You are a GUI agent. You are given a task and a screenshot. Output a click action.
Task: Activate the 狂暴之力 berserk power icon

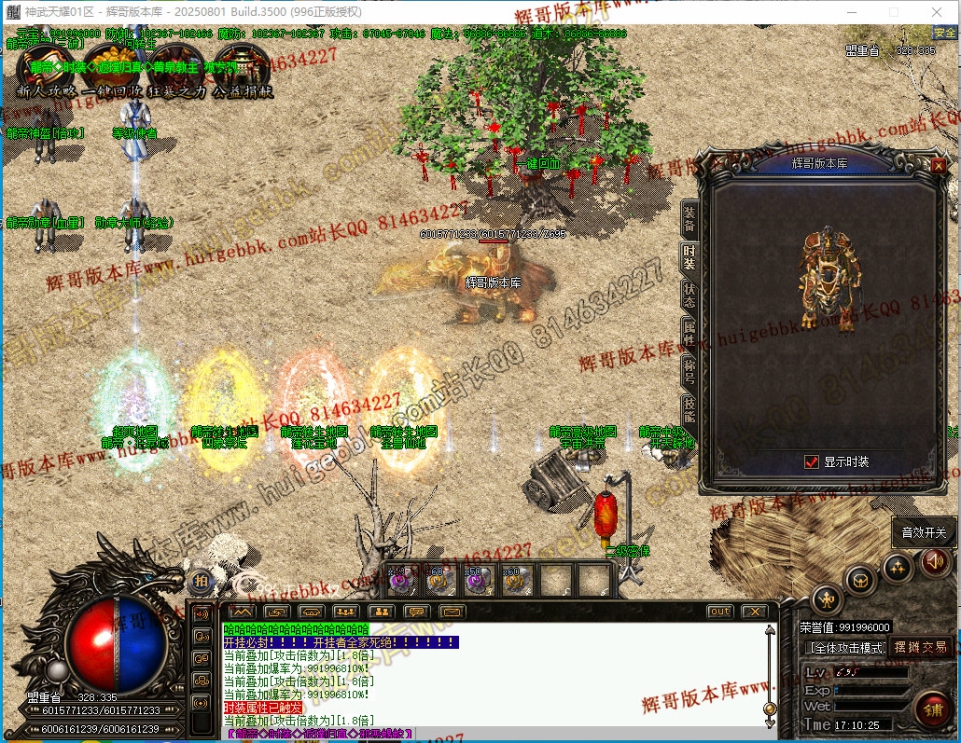[x=176, y=70]
